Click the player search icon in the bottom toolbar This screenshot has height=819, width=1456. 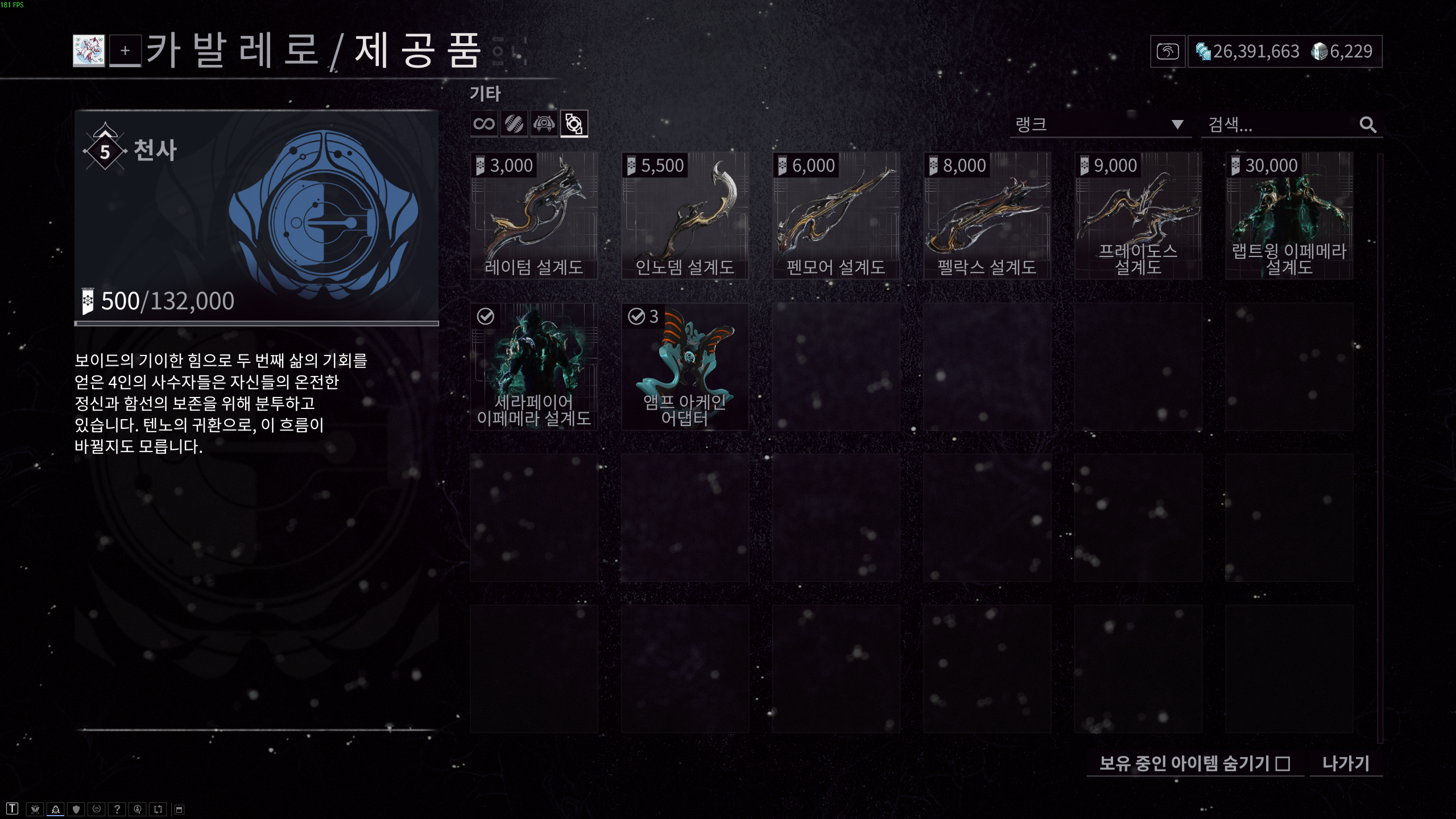click(x=138, y=808)
